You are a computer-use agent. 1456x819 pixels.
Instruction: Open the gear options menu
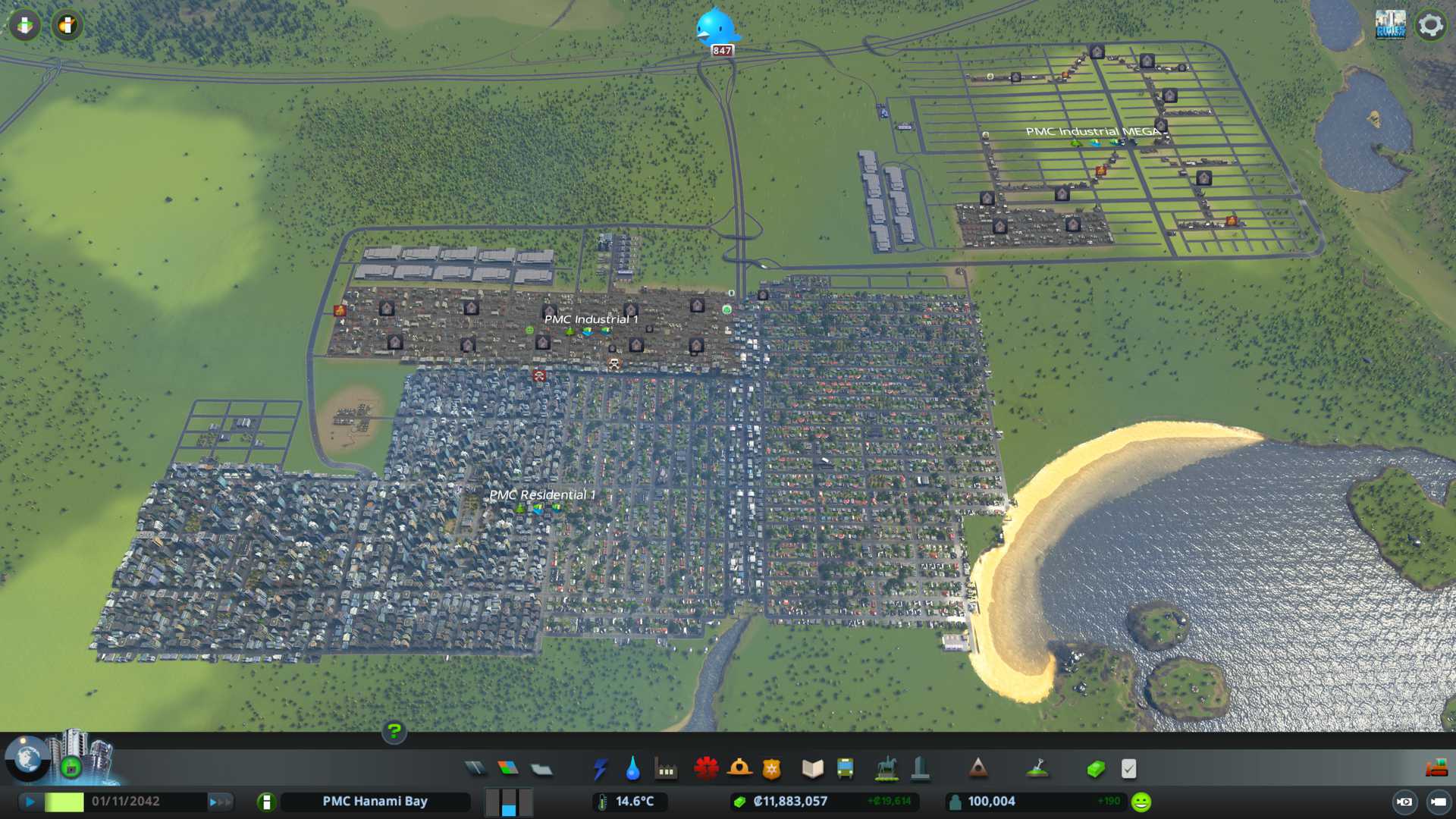(x=1430, y=25)
